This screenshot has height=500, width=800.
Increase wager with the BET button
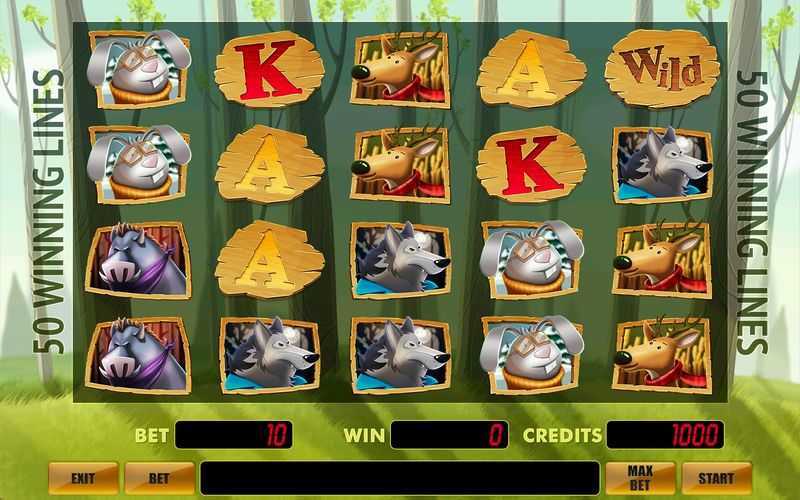coord(159,478)
